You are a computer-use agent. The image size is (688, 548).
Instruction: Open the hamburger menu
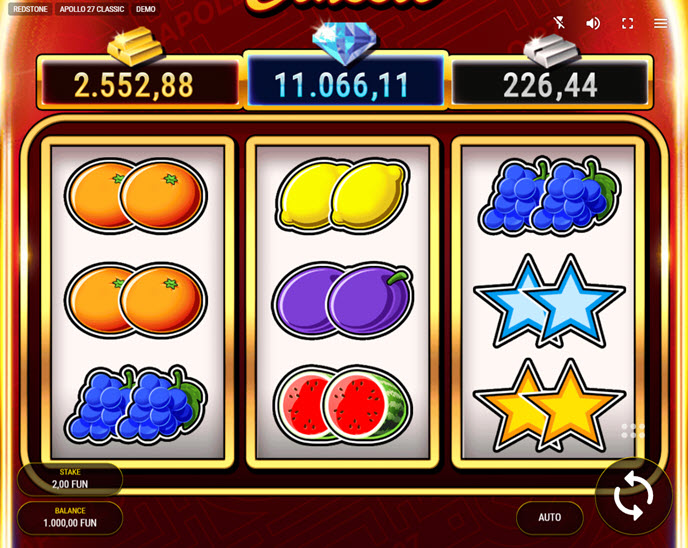661,23
